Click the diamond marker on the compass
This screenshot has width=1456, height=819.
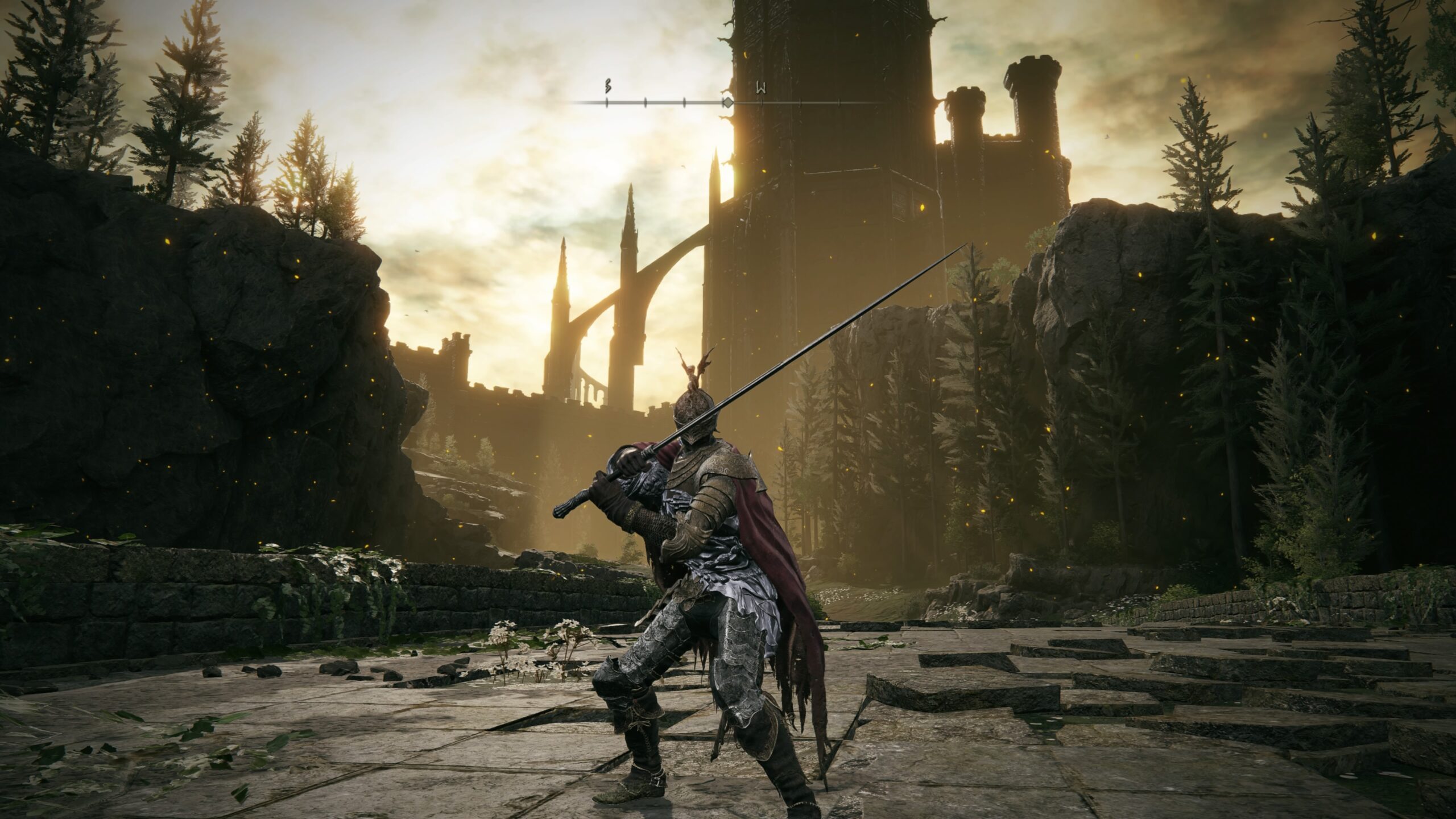pos(727,103)
